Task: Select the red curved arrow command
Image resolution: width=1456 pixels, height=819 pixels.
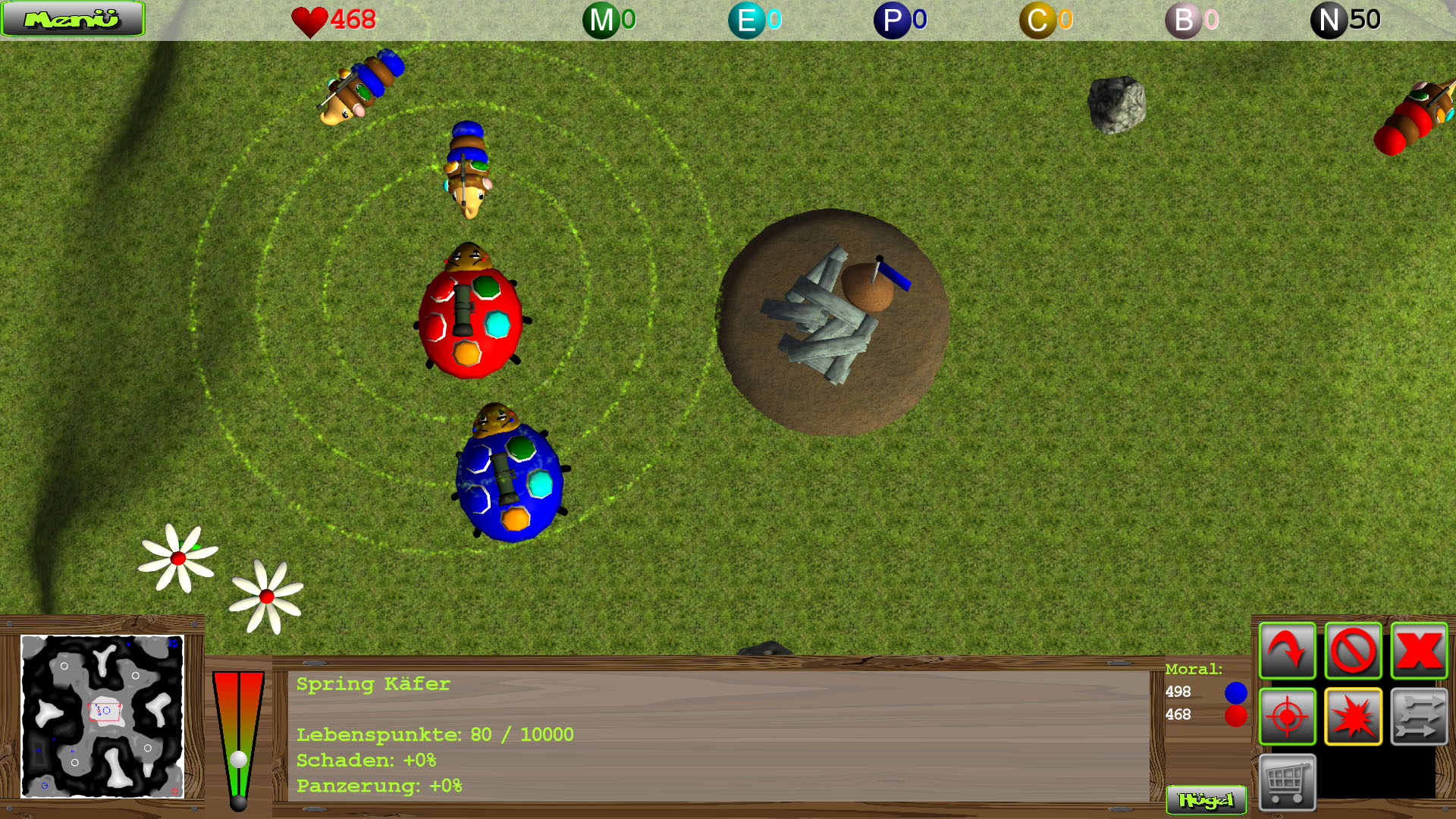Action: point(1287,651)
